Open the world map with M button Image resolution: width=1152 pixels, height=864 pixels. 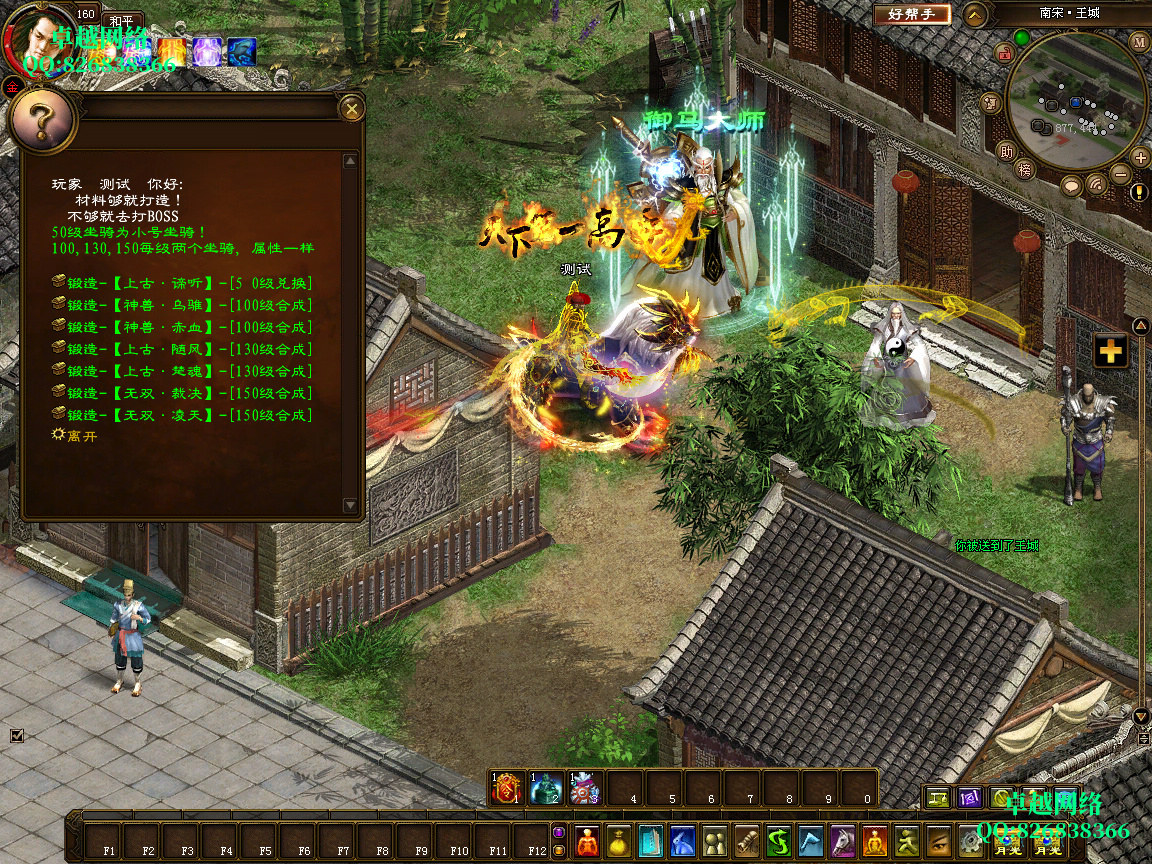[x=1140, y=42]
